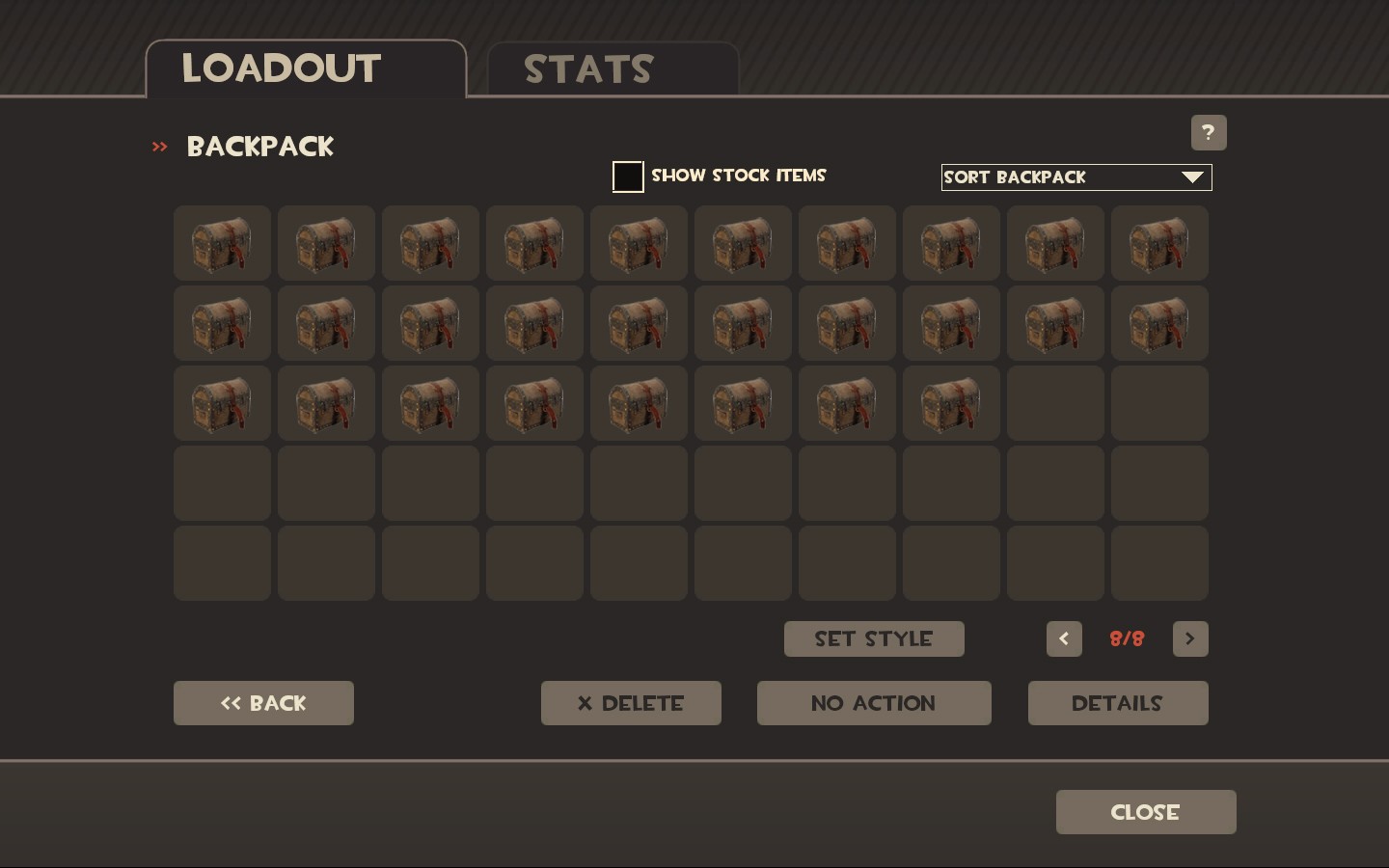The width and height of the screenshot is (1389, 868).
Task: Open the Details panel for an item
Action: point(1117,703)
